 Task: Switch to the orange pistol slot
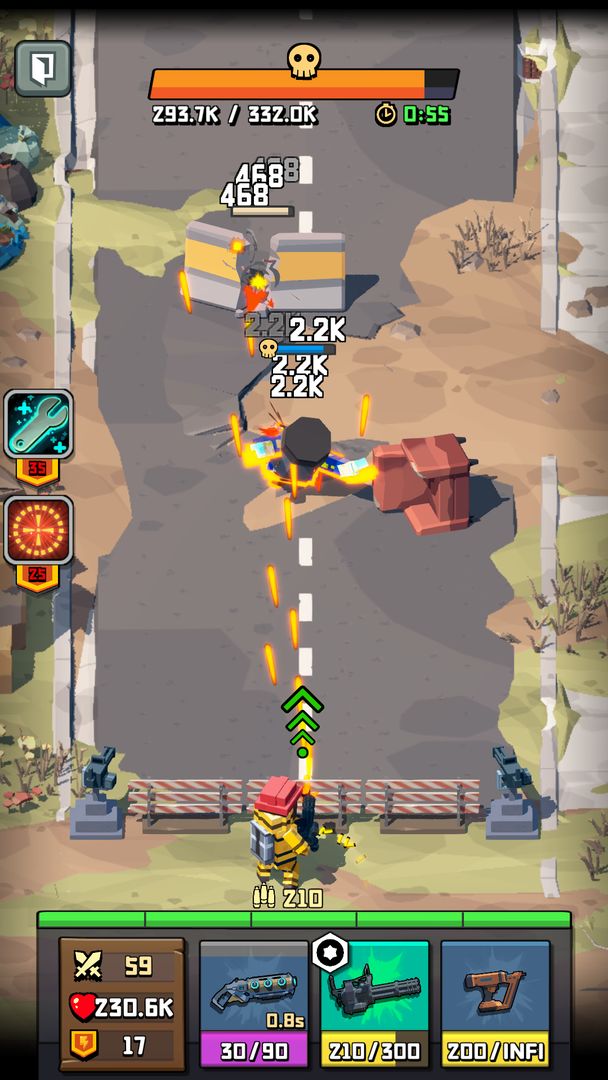coord(495,1002)
